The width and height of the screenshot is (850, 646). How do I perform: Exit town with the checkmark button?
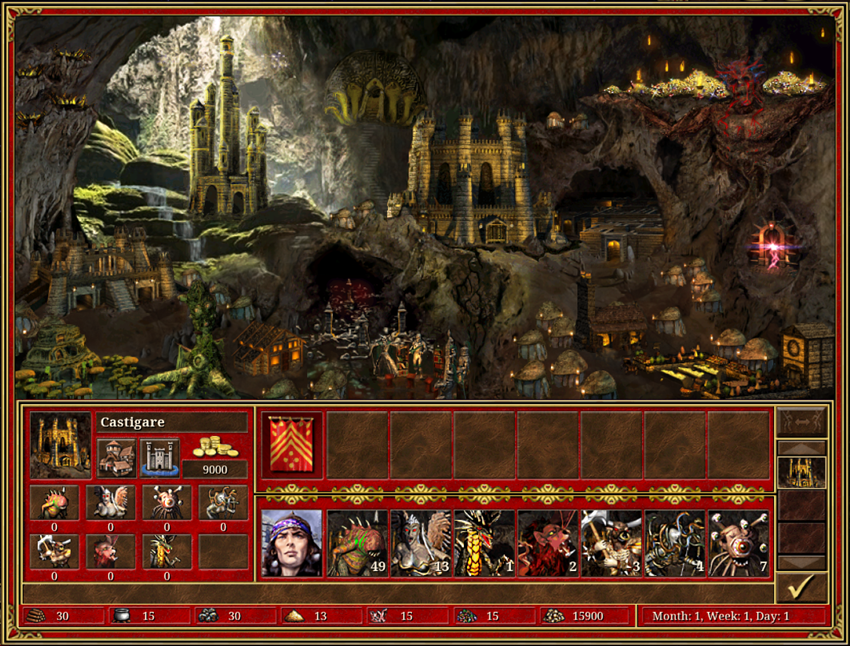tap(802, 587)
